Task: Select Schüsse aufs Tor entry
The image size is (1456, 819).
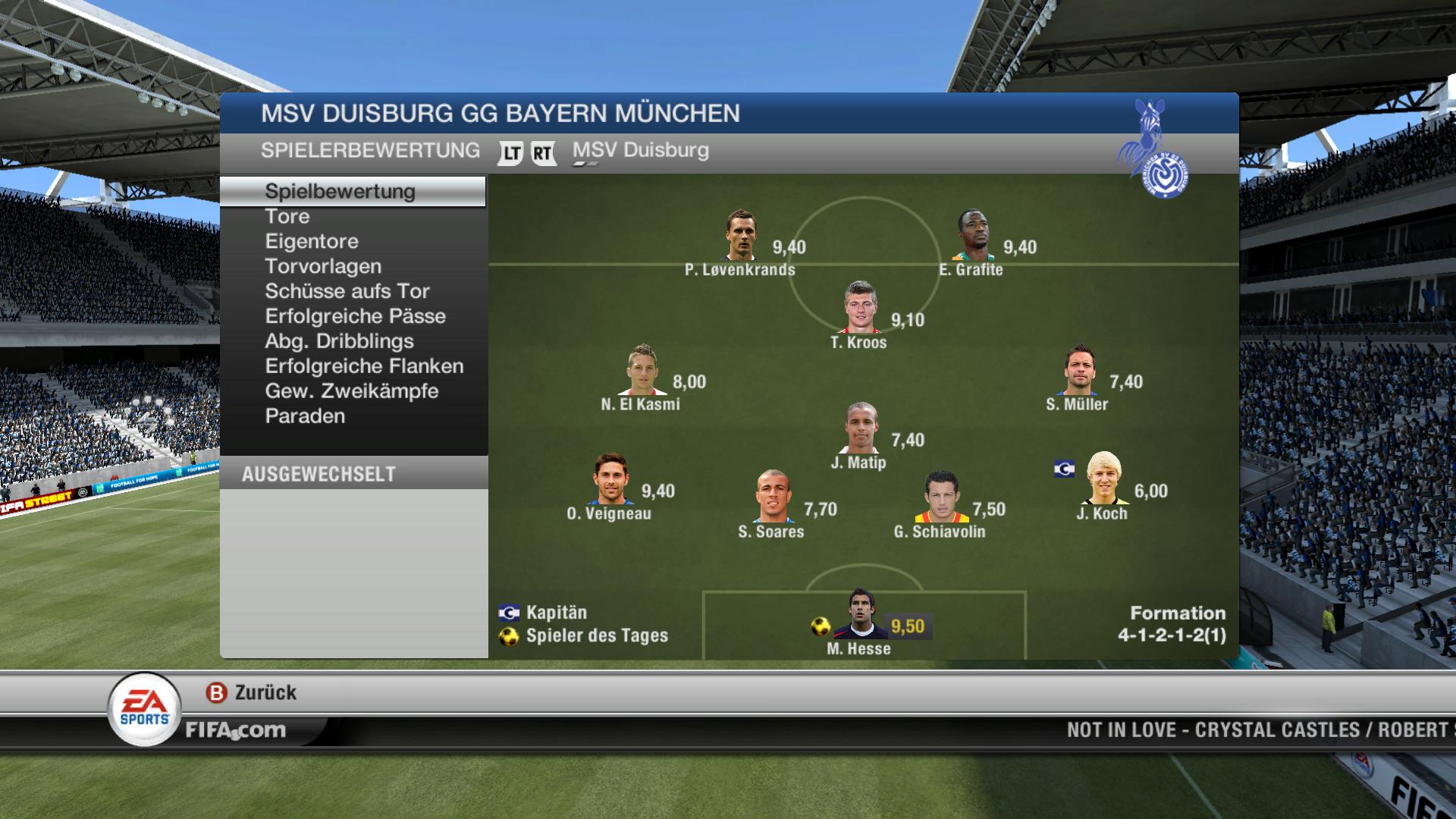Action: (347, 292)
